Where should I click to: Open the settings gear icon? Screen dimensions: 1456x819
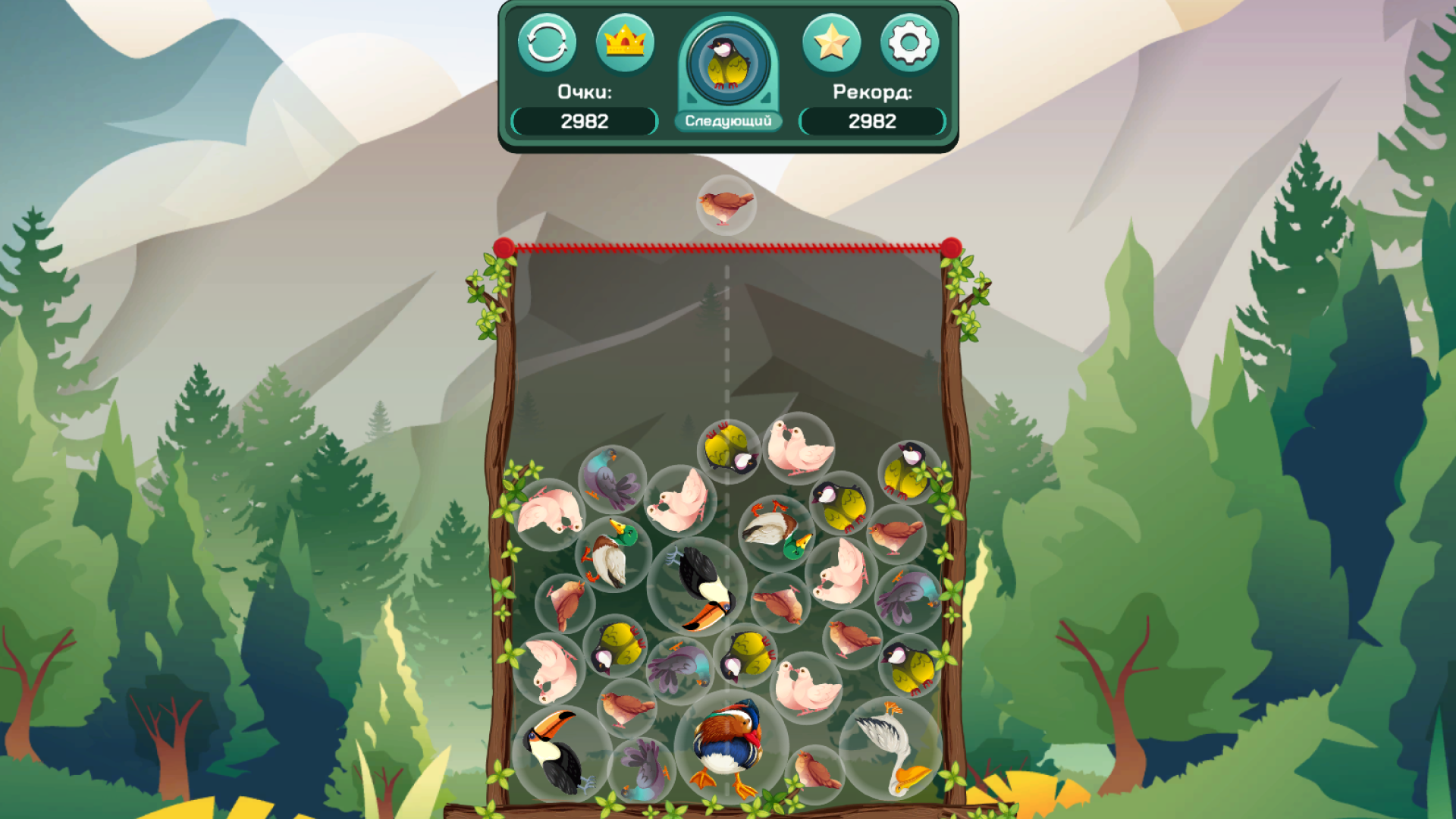point(909,43)
